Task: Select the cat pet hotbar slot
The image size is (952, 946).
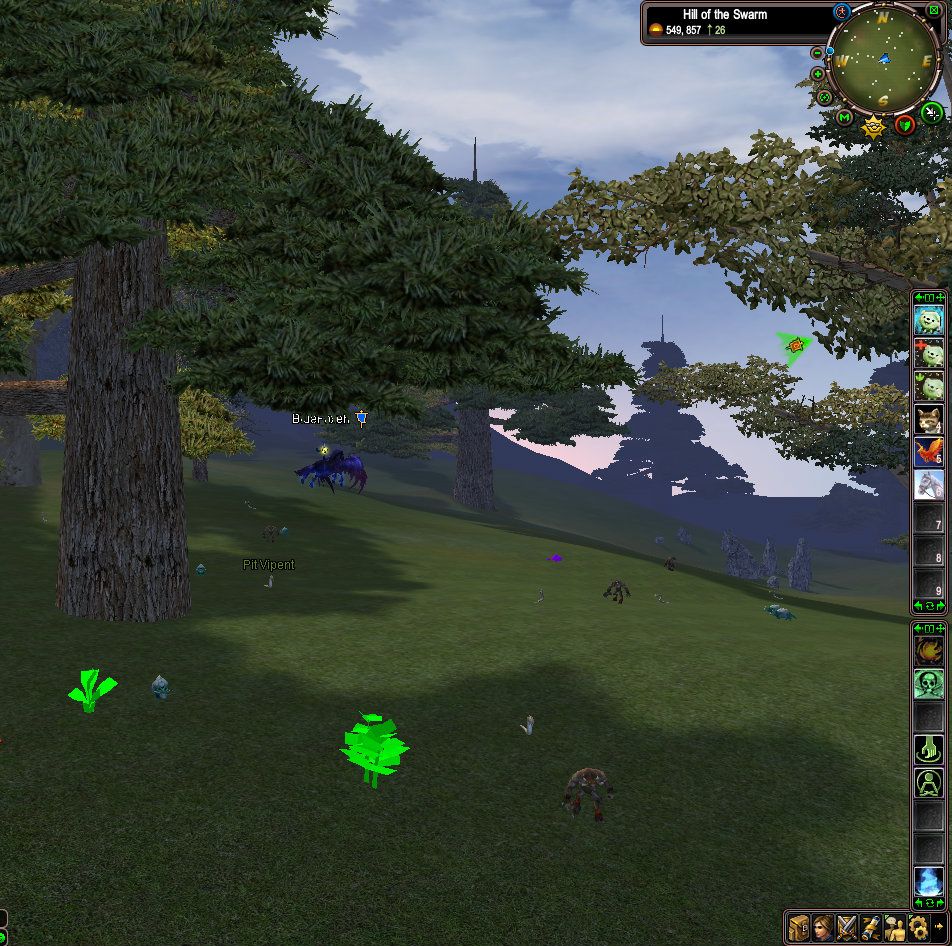Action: [929, 419]
